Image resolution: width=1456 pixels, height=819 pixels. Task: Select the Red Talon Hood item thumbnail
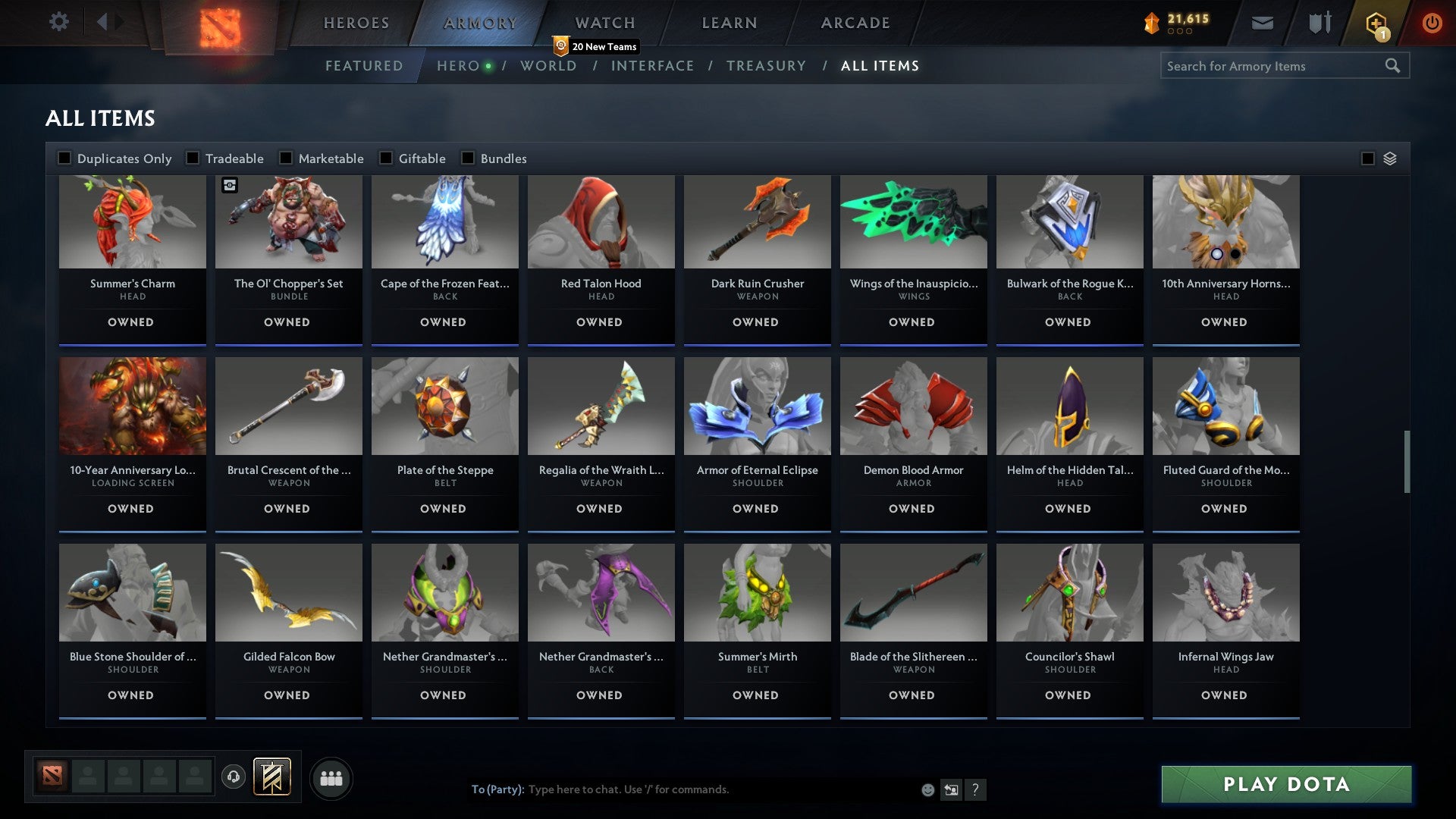[x=601, y=221]
